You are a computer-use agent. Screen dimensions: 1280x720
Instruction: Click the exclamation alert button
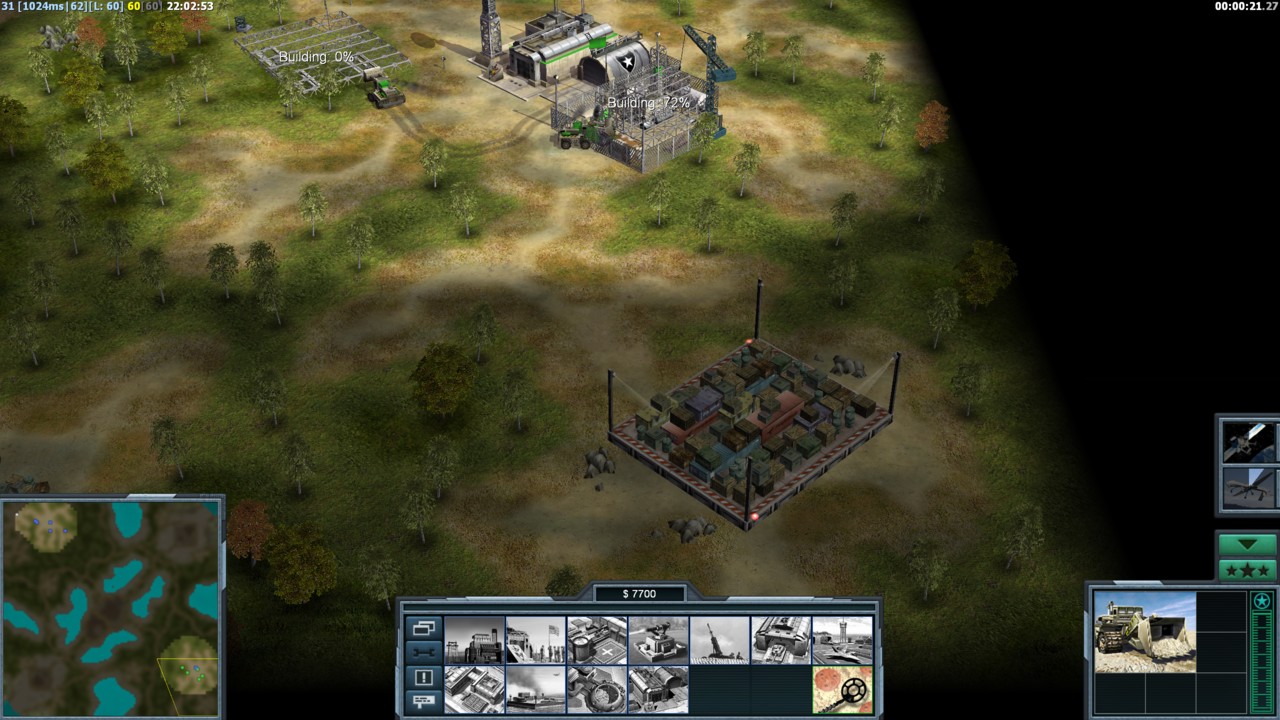click(x=423, y=677)
